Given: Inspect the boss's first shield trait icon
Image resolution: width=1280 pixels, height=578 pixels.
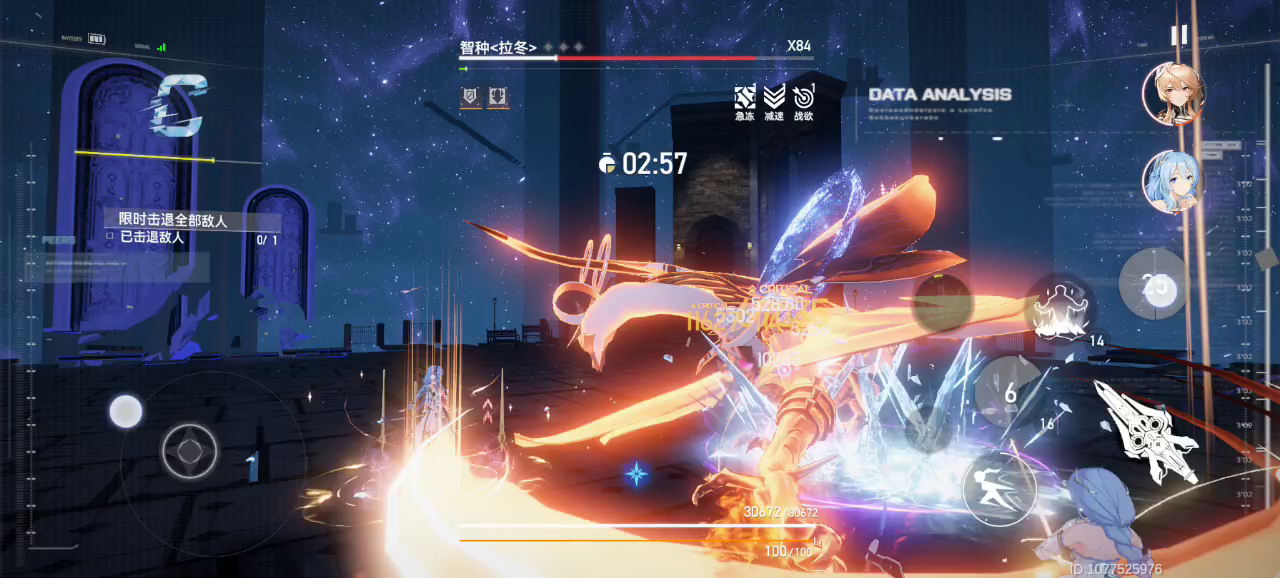Looking at the screenshot, I should pos(470,97).
